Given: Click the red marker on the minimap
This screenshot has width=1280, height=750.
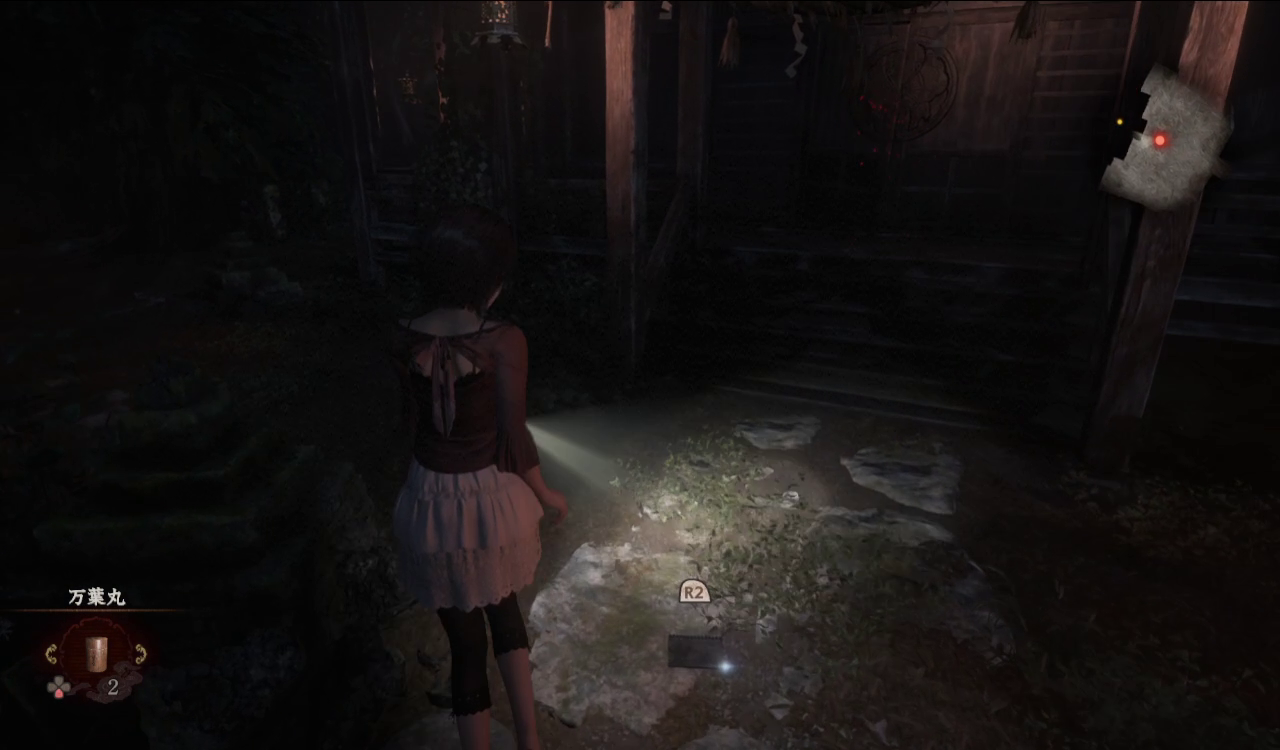Looking at the screenshot, I should point(1160,140).
